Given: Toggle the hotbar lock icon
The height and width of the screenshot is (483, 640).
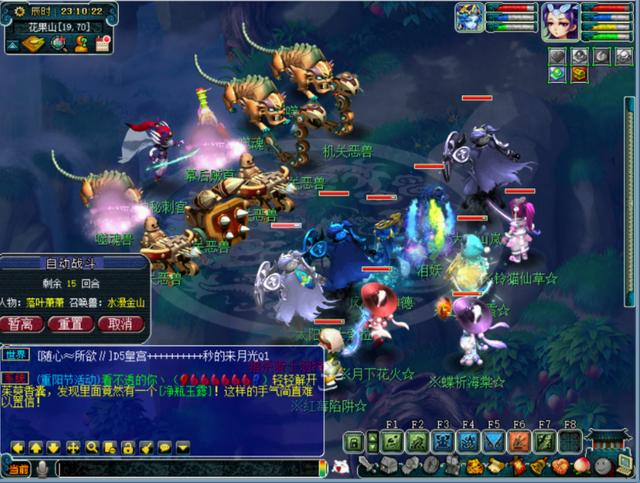Looking at the screenshot, I should tap(354, 441).
